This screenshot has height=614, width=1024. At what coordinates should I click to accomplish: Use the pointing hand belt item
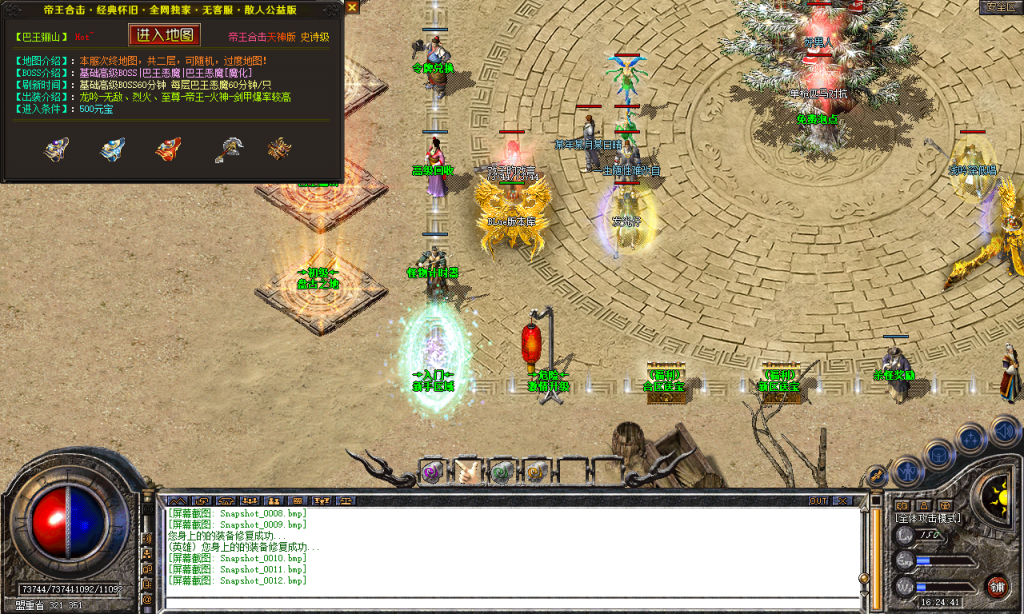(x=467, y=470)
